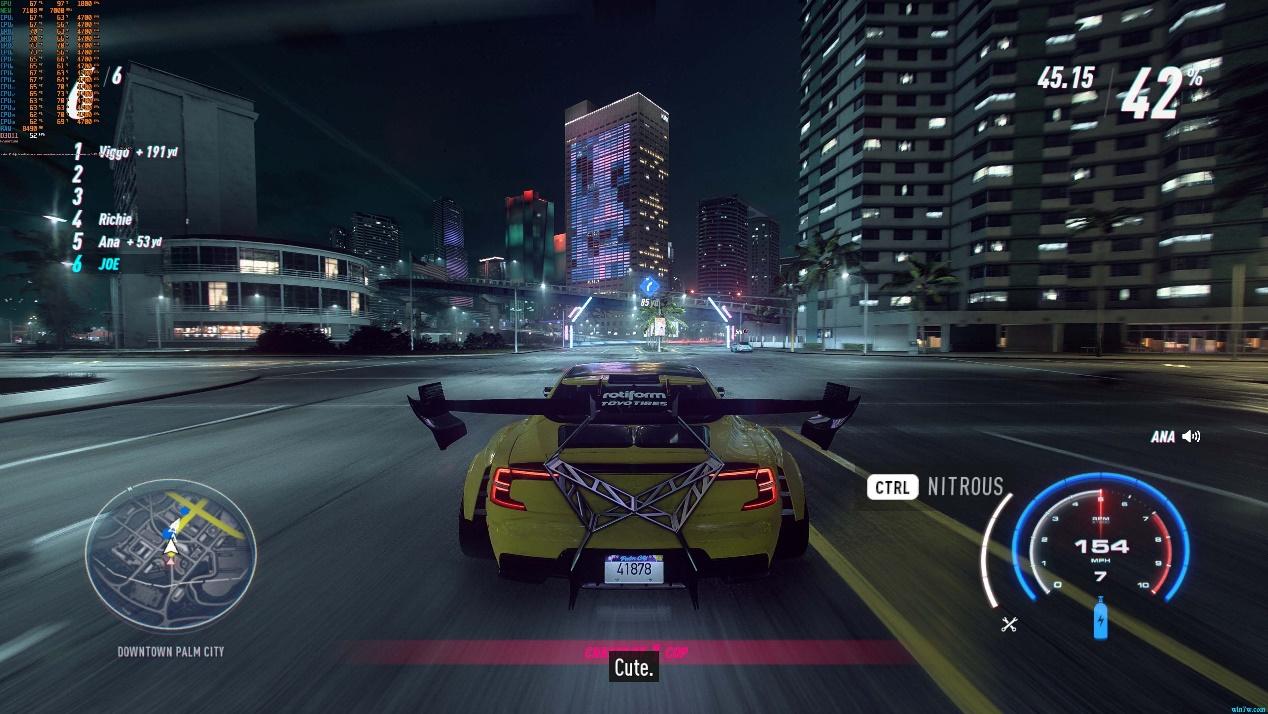Click the wrench repair icon
This screenshot has width=1268, height=714.
[x=1008, y=625]
